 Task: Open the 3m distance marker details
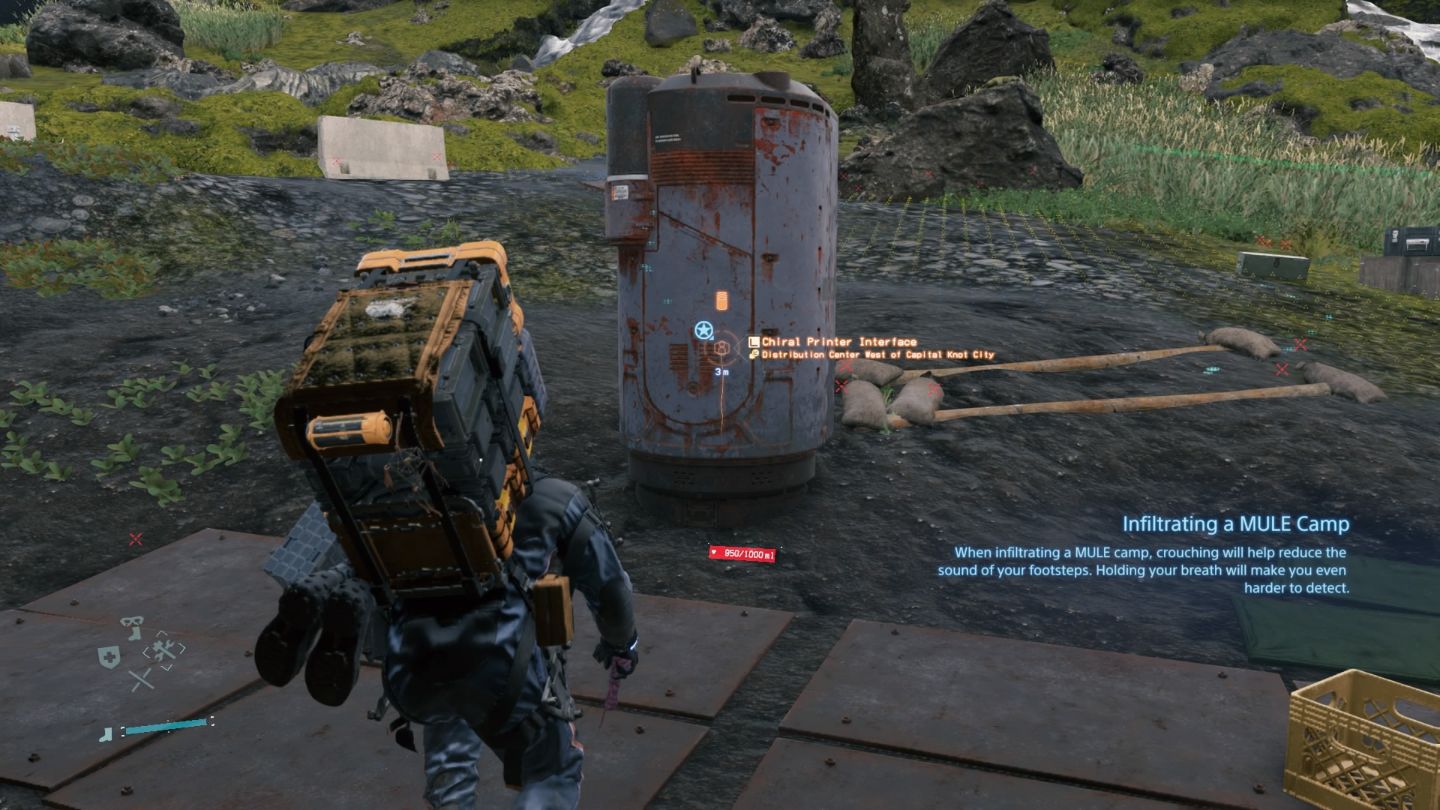pos(722,371)
